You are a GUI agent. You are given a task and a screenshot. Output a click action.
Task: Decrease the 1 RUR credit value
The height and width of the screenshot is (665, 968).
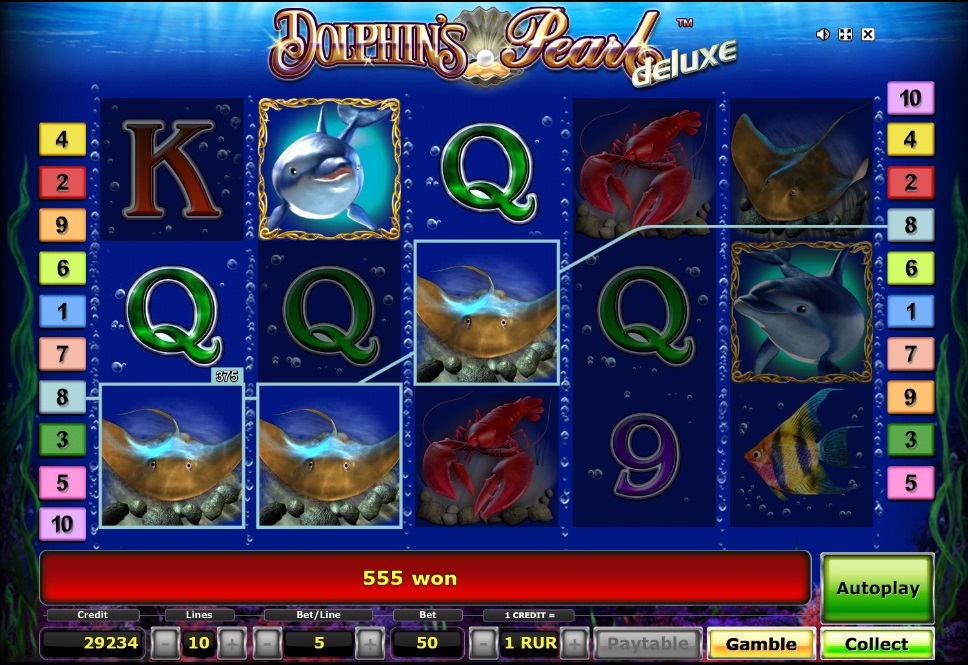pyautogui.click(x=483, y=643)
